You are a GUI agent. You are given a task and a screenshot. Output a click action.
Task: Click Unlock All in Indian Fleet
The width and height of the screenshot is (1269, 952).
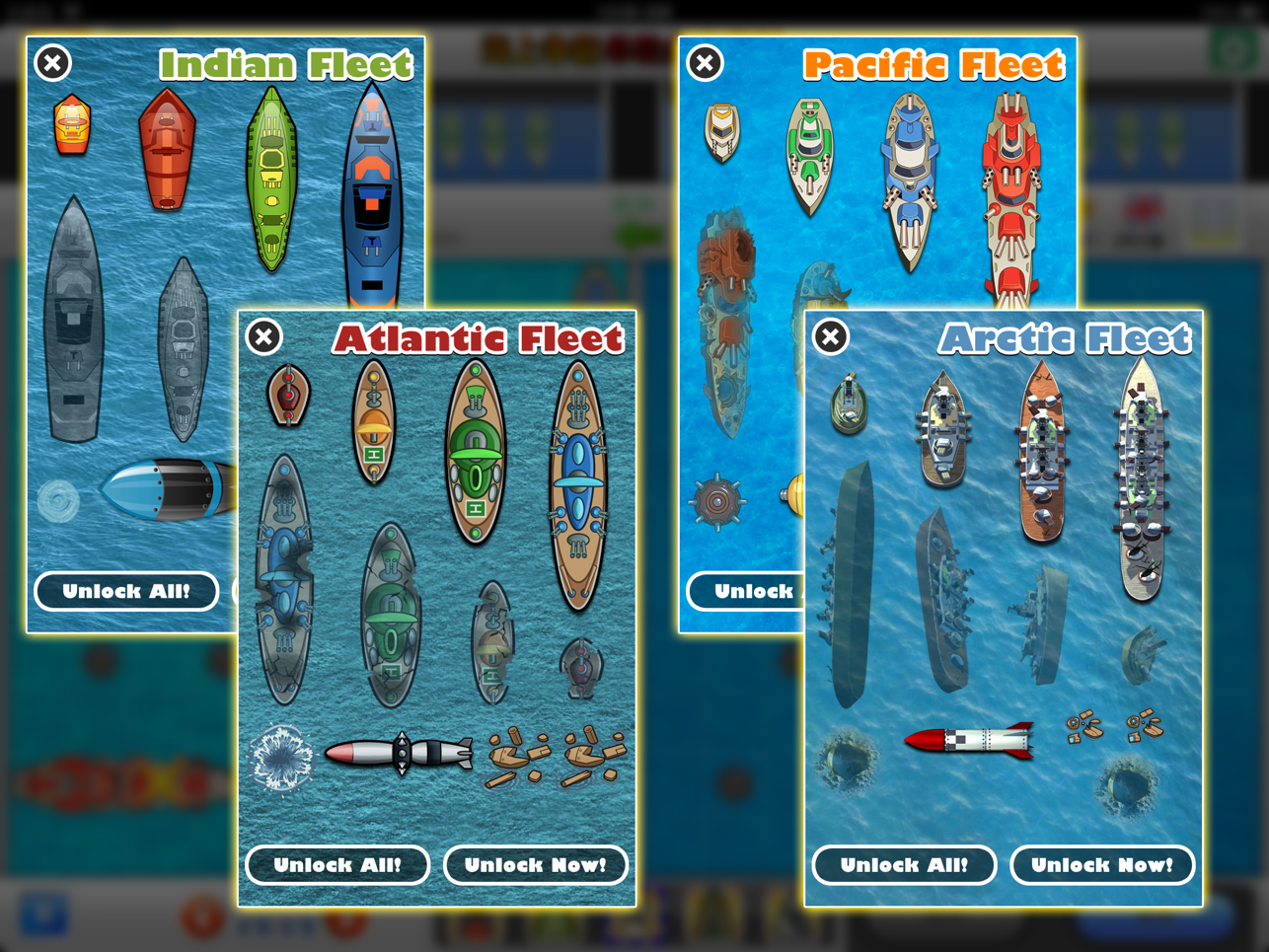[126, 591]
